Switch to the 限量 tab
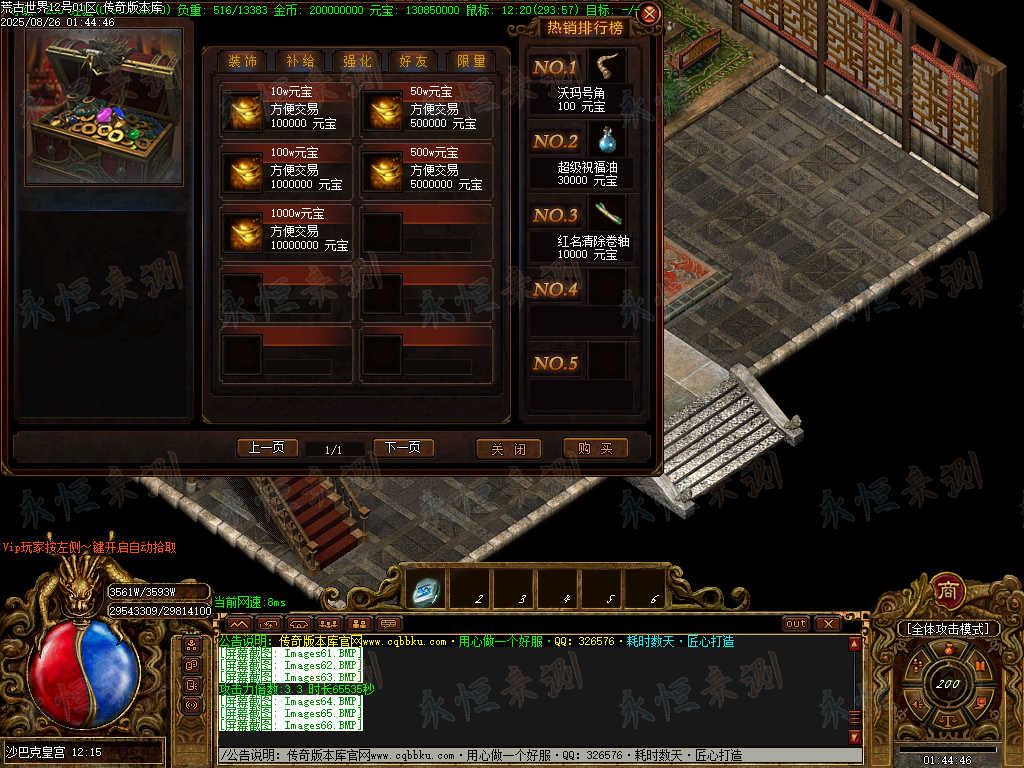 pyautogui.click(x=471, y=61)
